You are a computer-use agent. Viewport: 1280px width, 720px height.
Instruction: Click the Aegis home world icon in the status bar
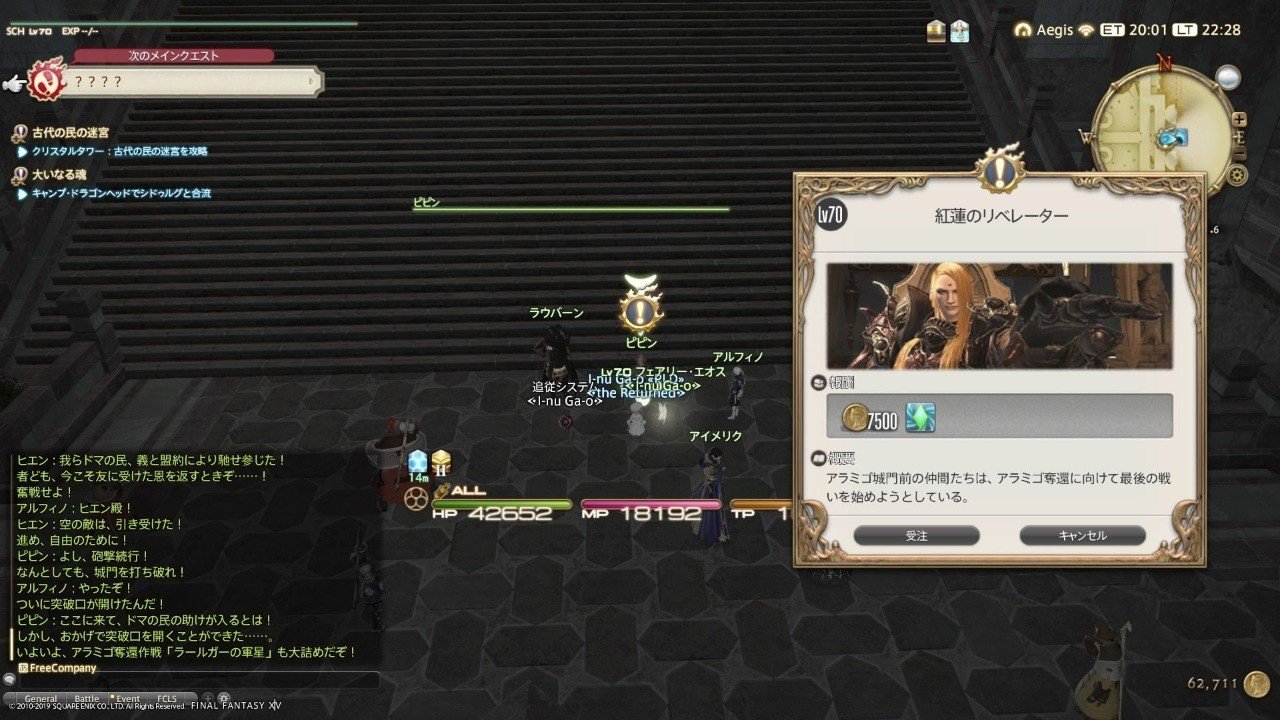1021,30
